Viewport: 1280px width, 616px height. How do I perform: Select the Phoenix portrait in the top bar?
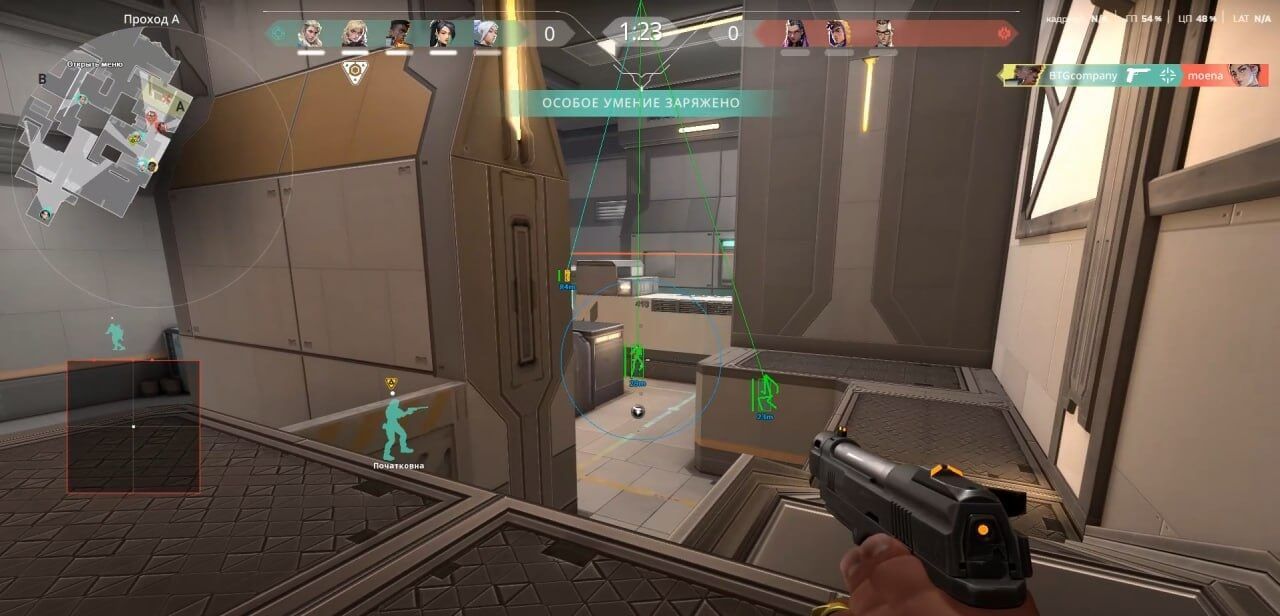coord(398,34)
